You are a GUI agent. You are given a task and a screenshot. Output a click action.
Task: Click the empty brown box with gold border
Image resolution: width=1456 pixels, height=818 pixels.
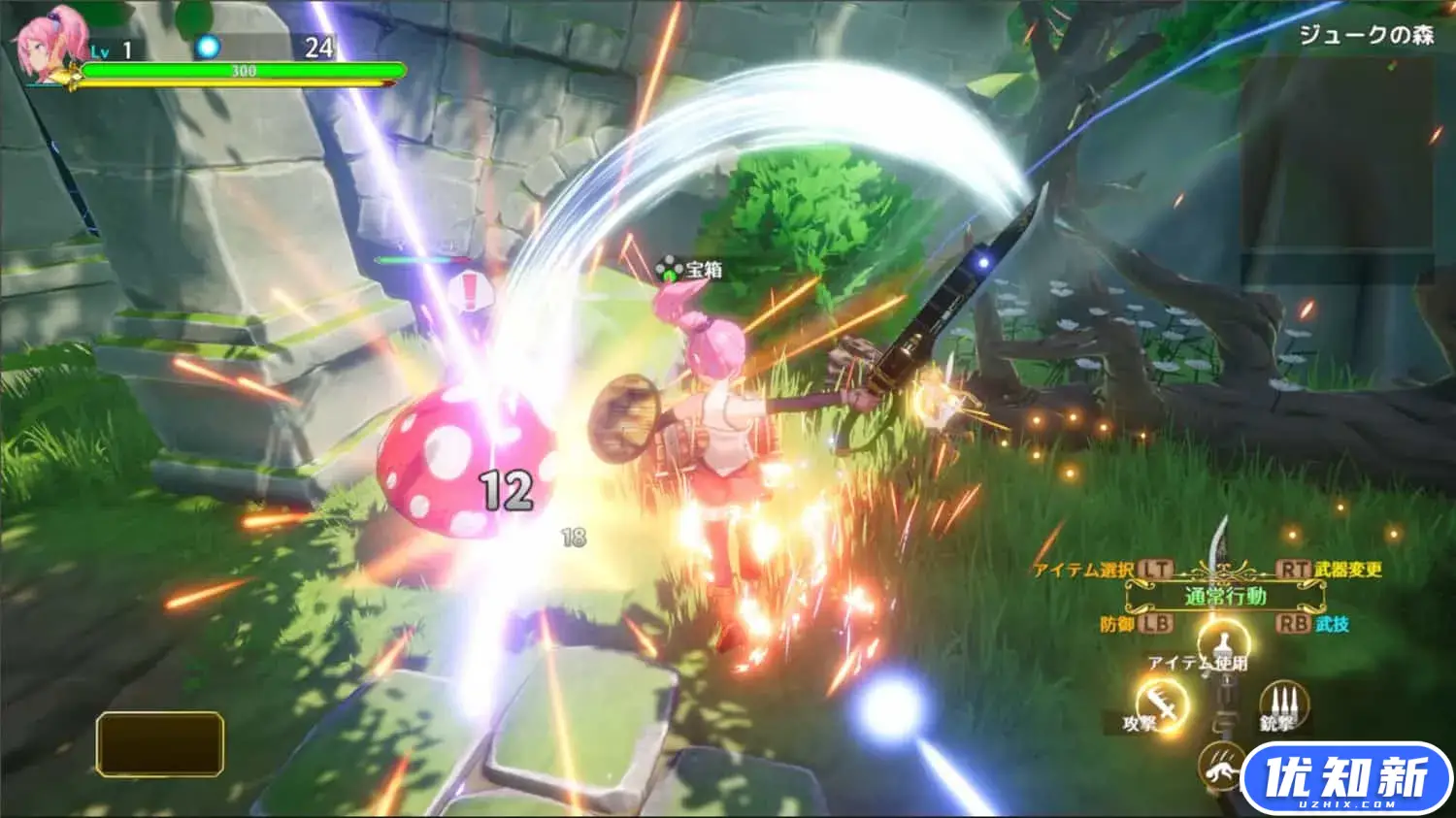click(x=160, y=744)
